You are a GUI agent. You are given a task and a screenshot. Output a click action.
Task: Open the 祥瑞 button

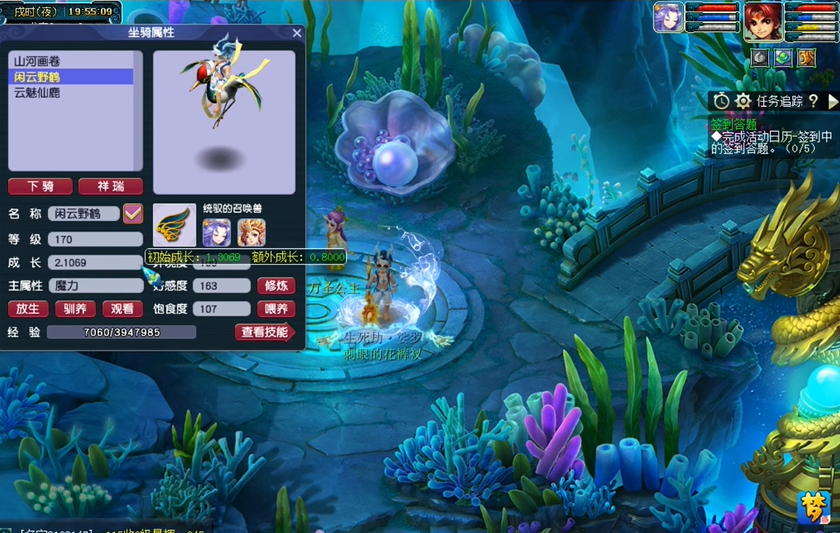(x=111, y=187)
